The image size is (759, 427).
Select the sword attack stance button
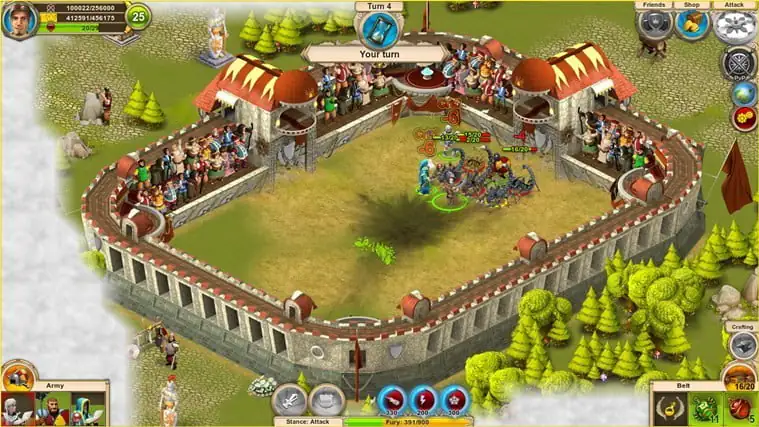[x=289, y=400]
